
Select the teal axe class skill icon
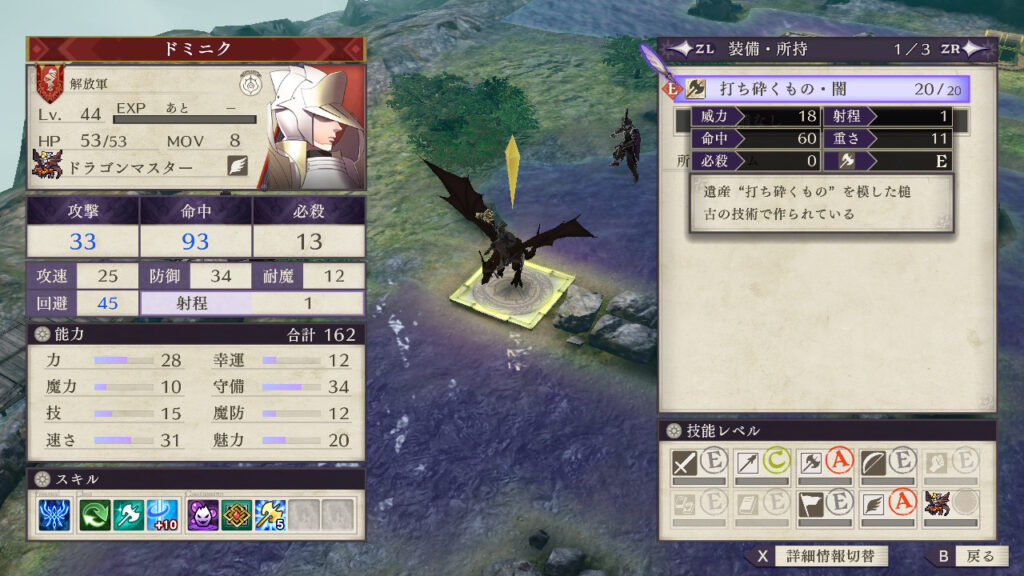(x=129, y=515)
